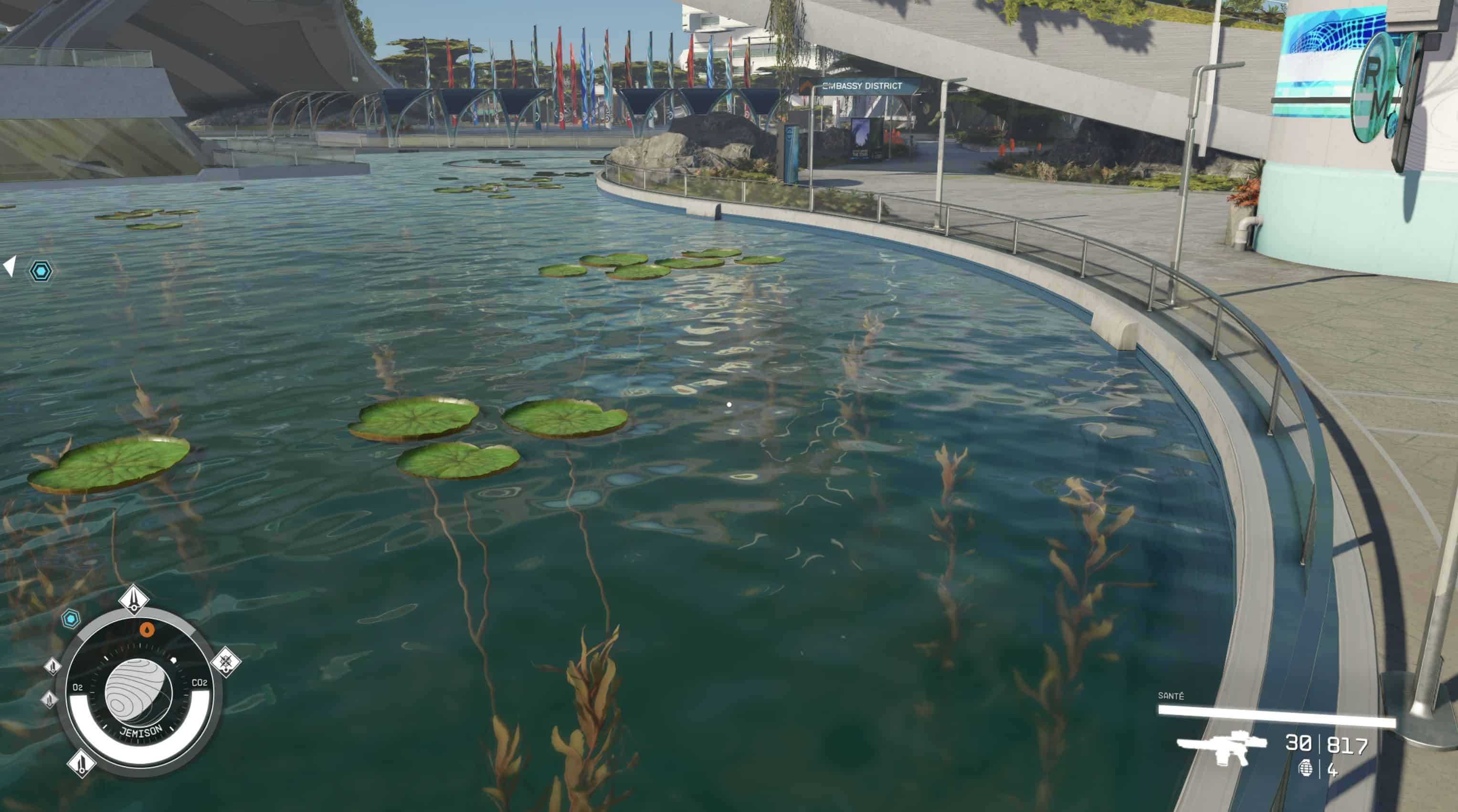Click the Jemison planet compass
Image resolution: width=1458 pixels, height=812 pixels.
pos(138,693)
